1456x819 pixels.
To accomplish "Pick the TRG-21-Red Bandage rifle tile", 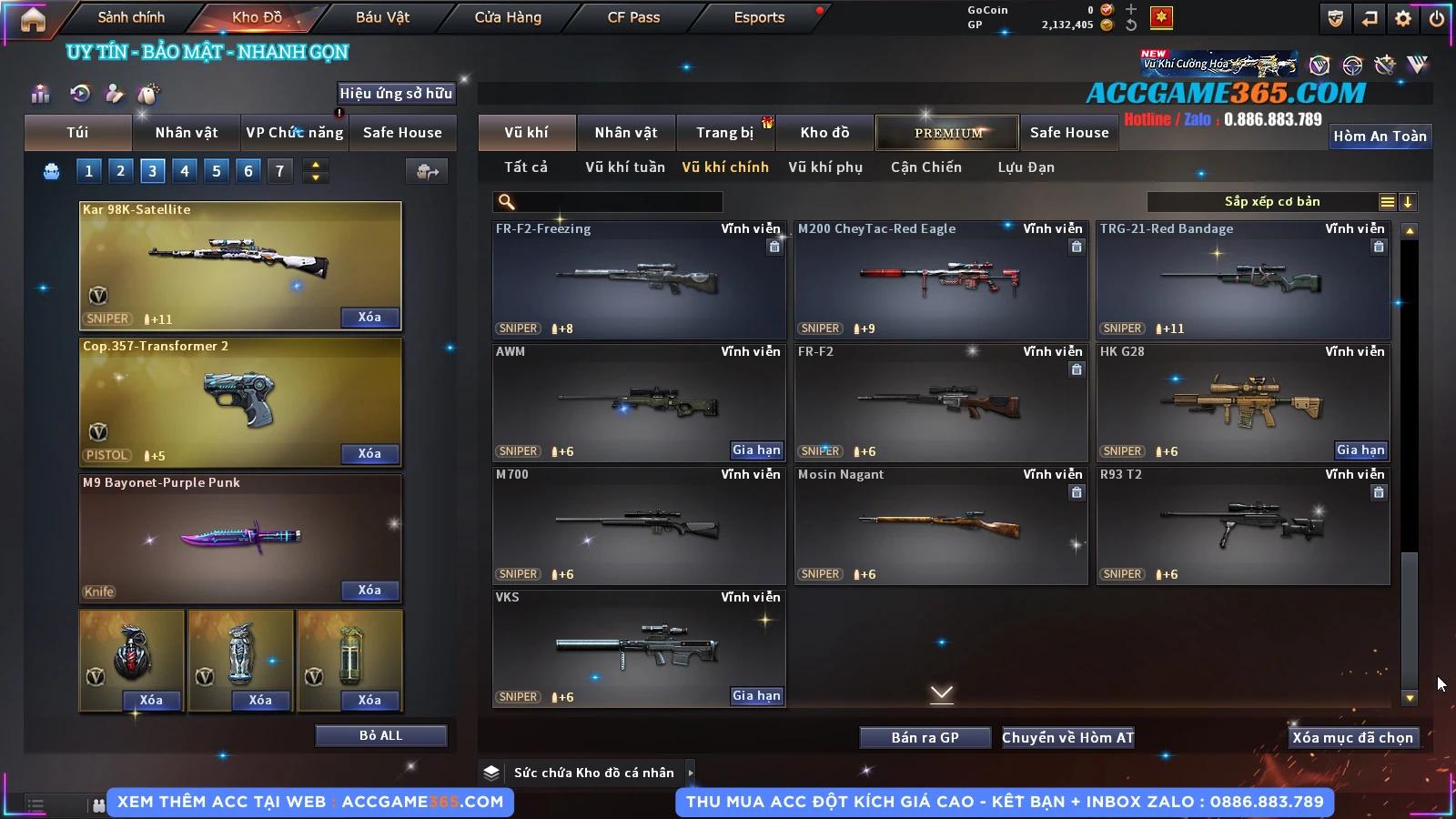I will 1243,280.
